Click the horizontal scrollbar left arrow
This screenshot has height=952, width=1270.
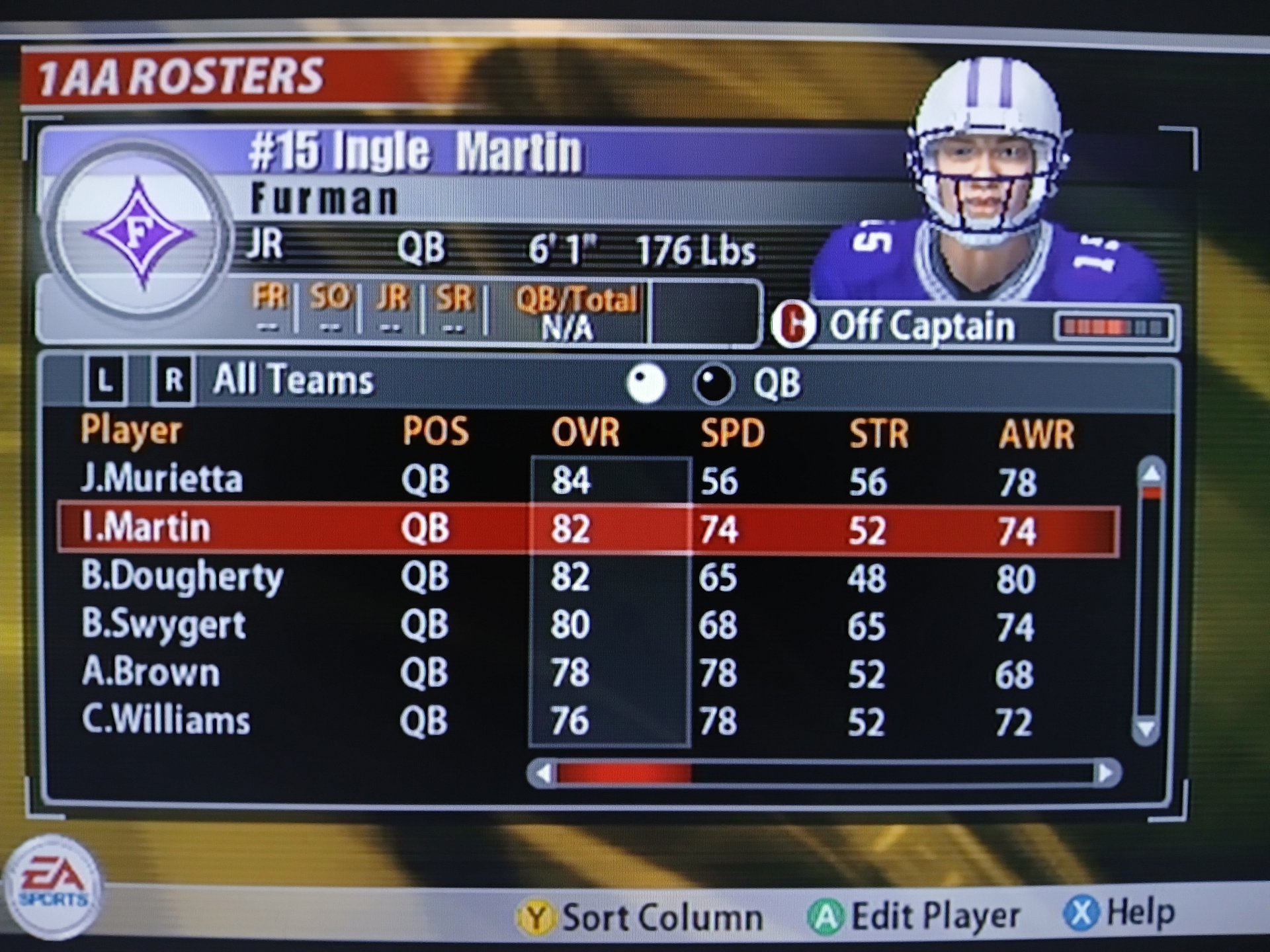543,773
